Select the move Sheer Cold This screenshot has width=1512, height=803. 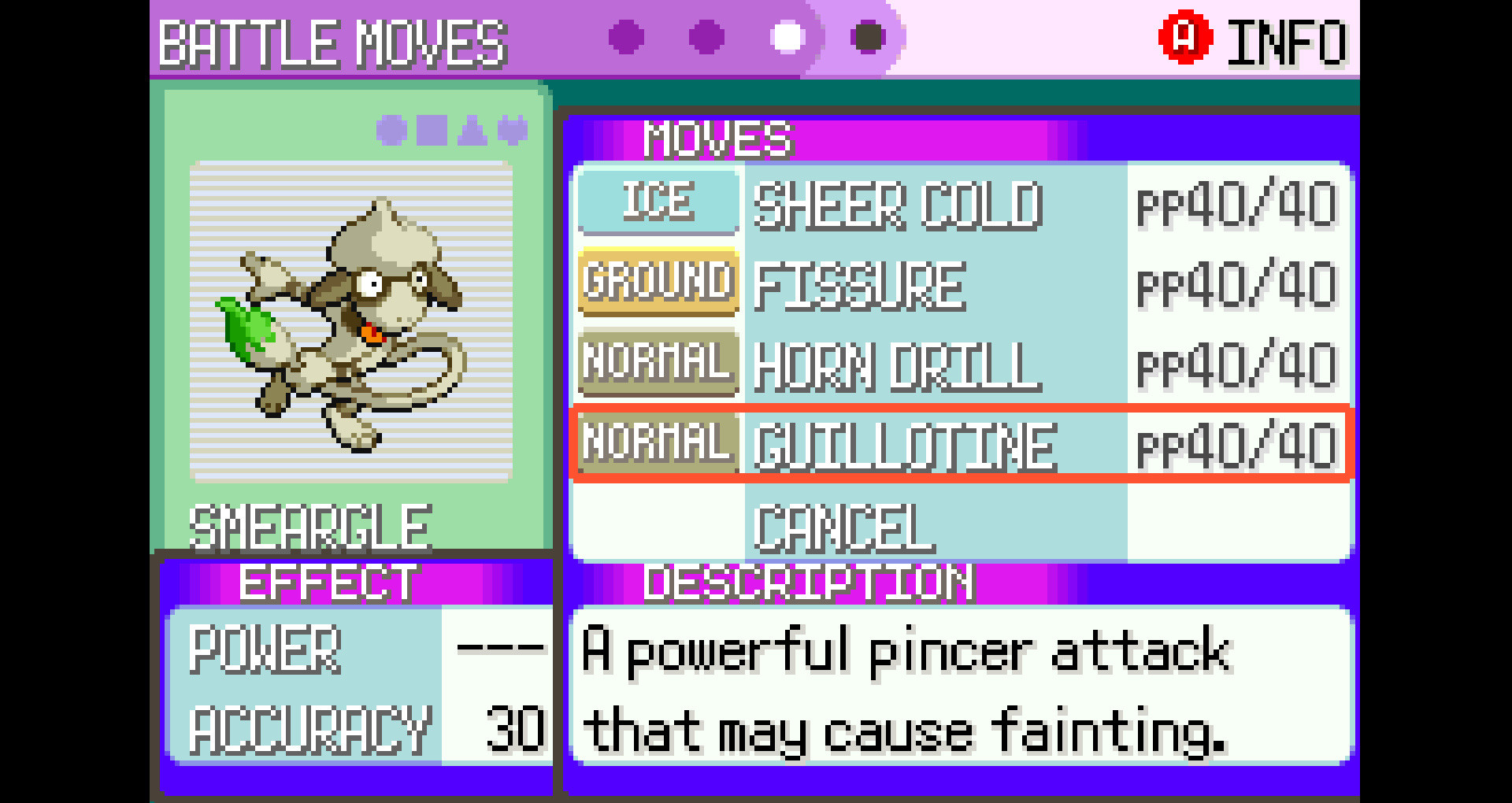point(898,206)
